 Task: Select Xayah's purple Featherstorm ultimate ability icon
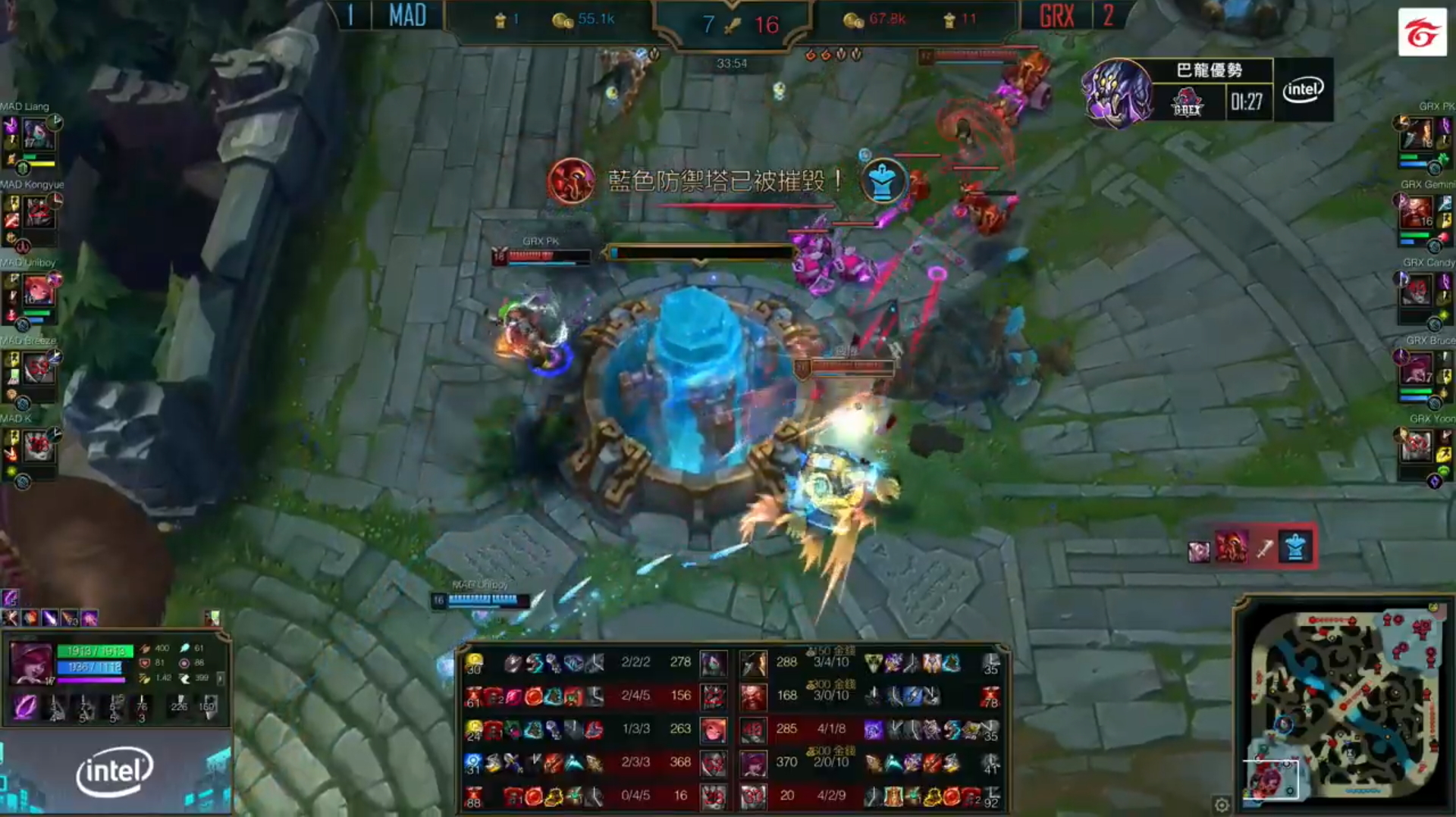pyautogui.click(x=24, y=709)
